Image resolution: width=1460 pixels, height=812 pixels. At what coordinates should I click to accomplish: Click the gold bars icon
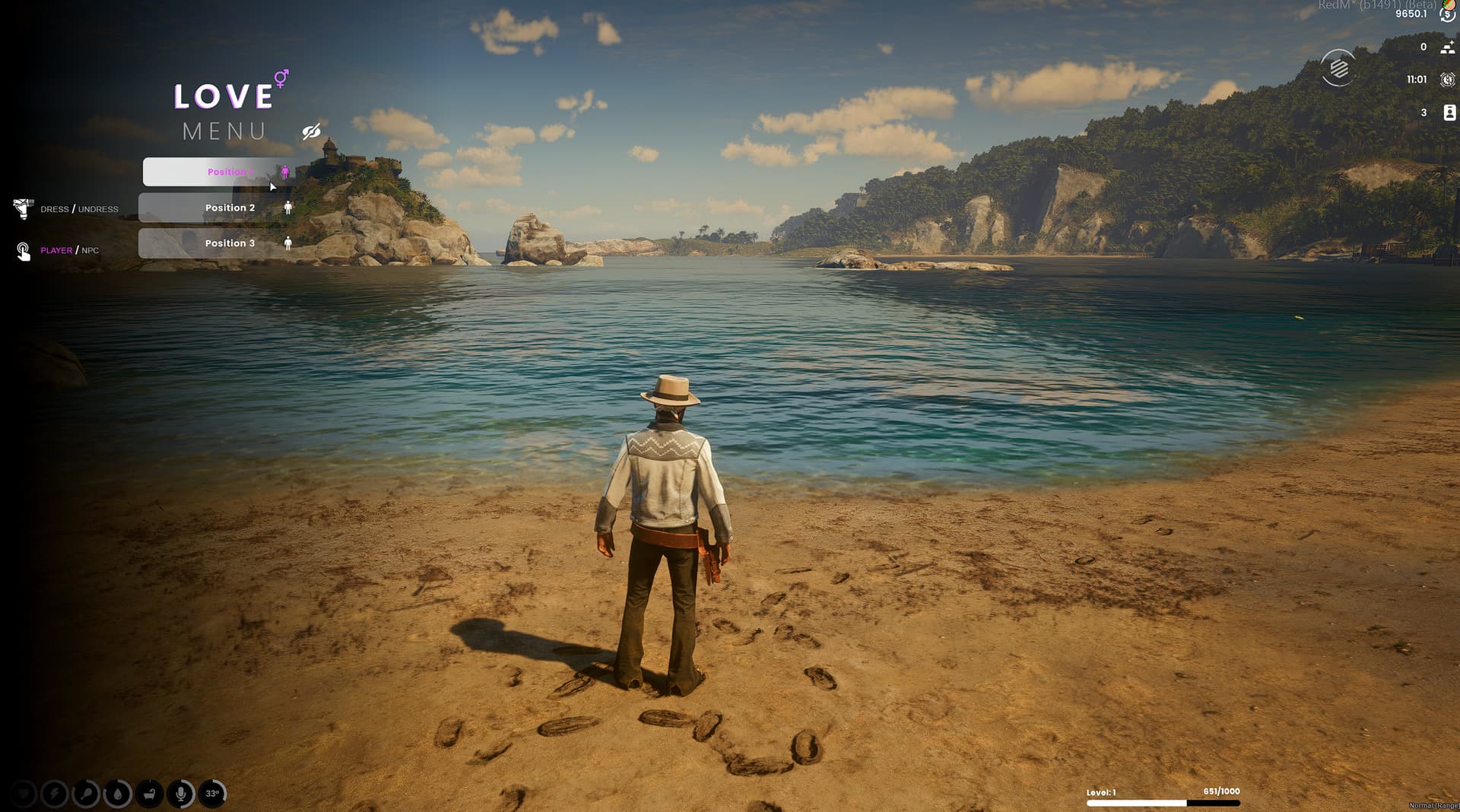click(1448, 47)
